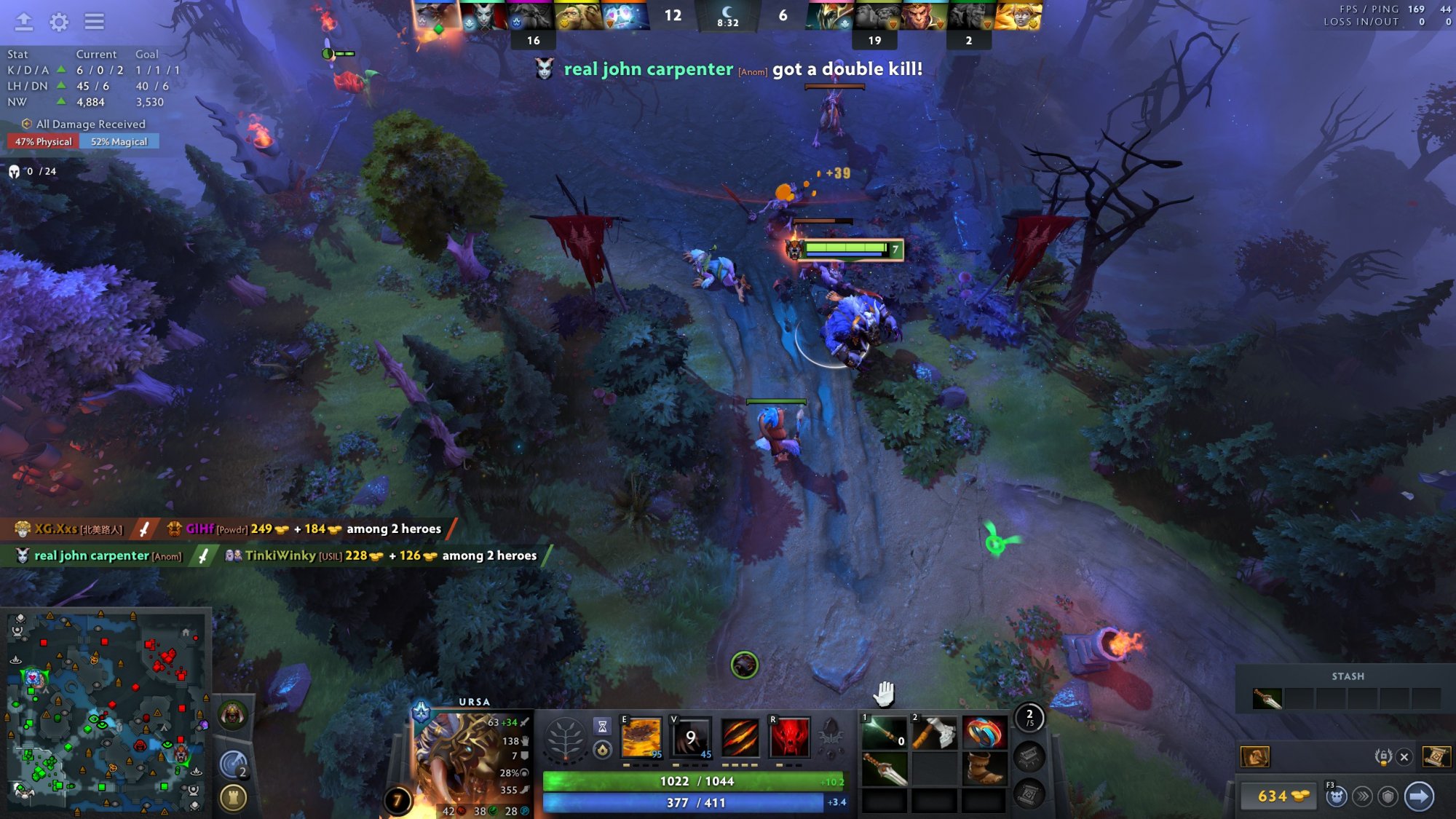
Task: Activate Ursa's Earthshock ability
Action: (x=641, y=737)
